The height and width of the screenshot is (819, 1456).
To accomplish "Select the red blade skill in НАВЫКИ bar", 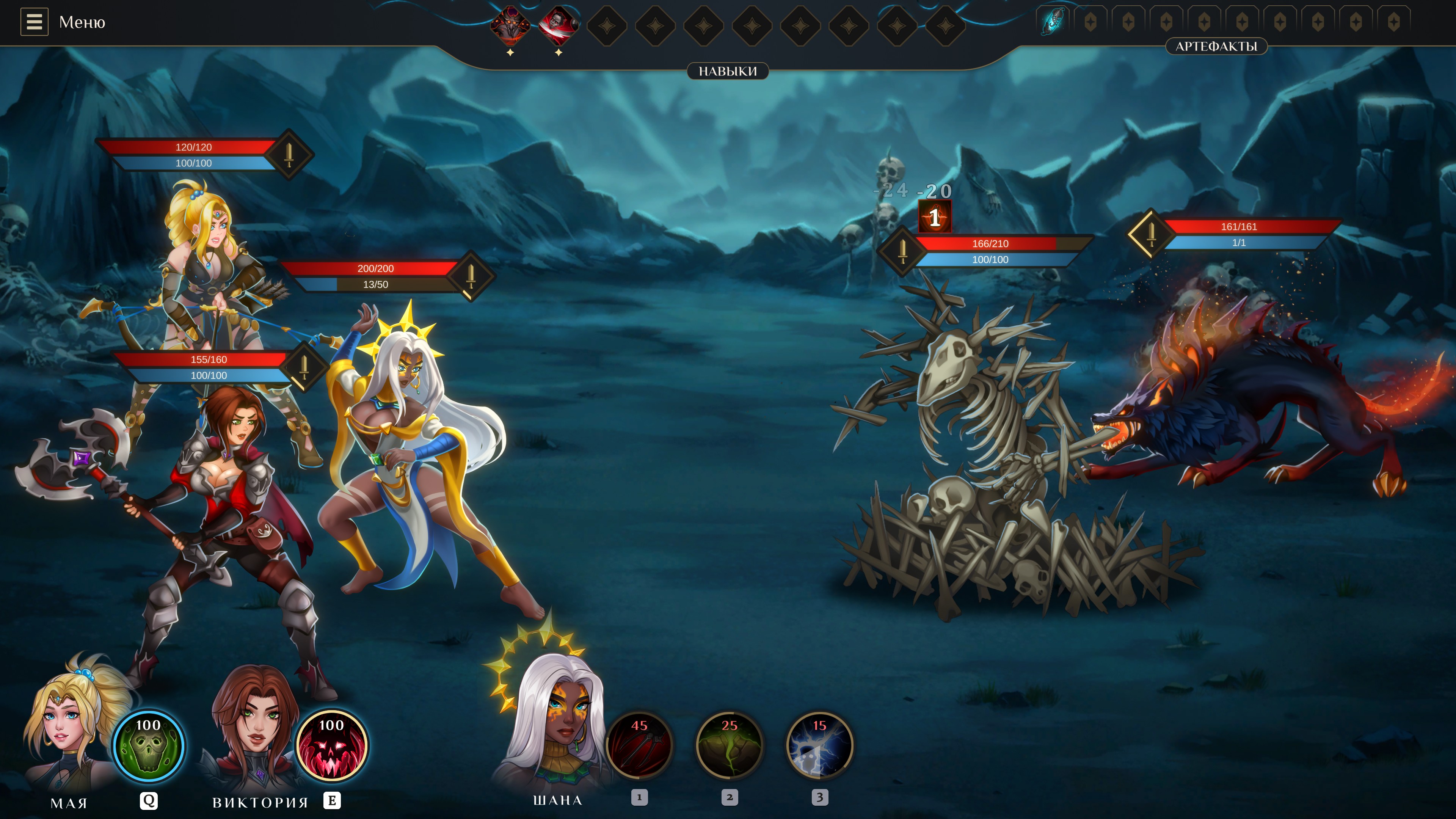I will [558, 25].
